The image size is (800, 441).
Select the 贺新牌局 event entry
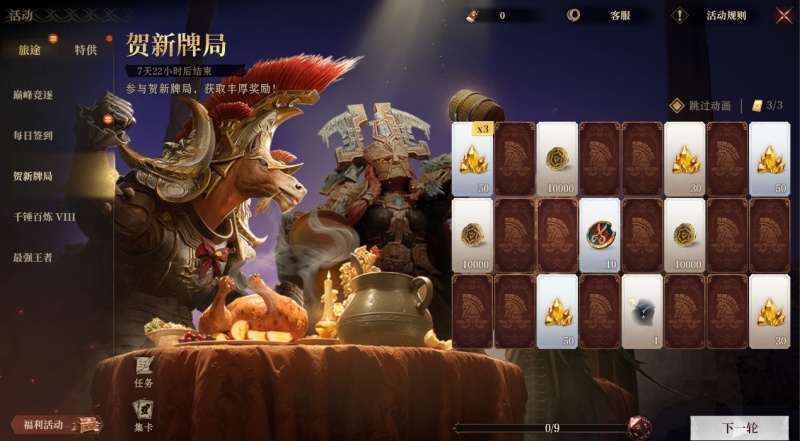pyautogui.click(x=33, y=176)
